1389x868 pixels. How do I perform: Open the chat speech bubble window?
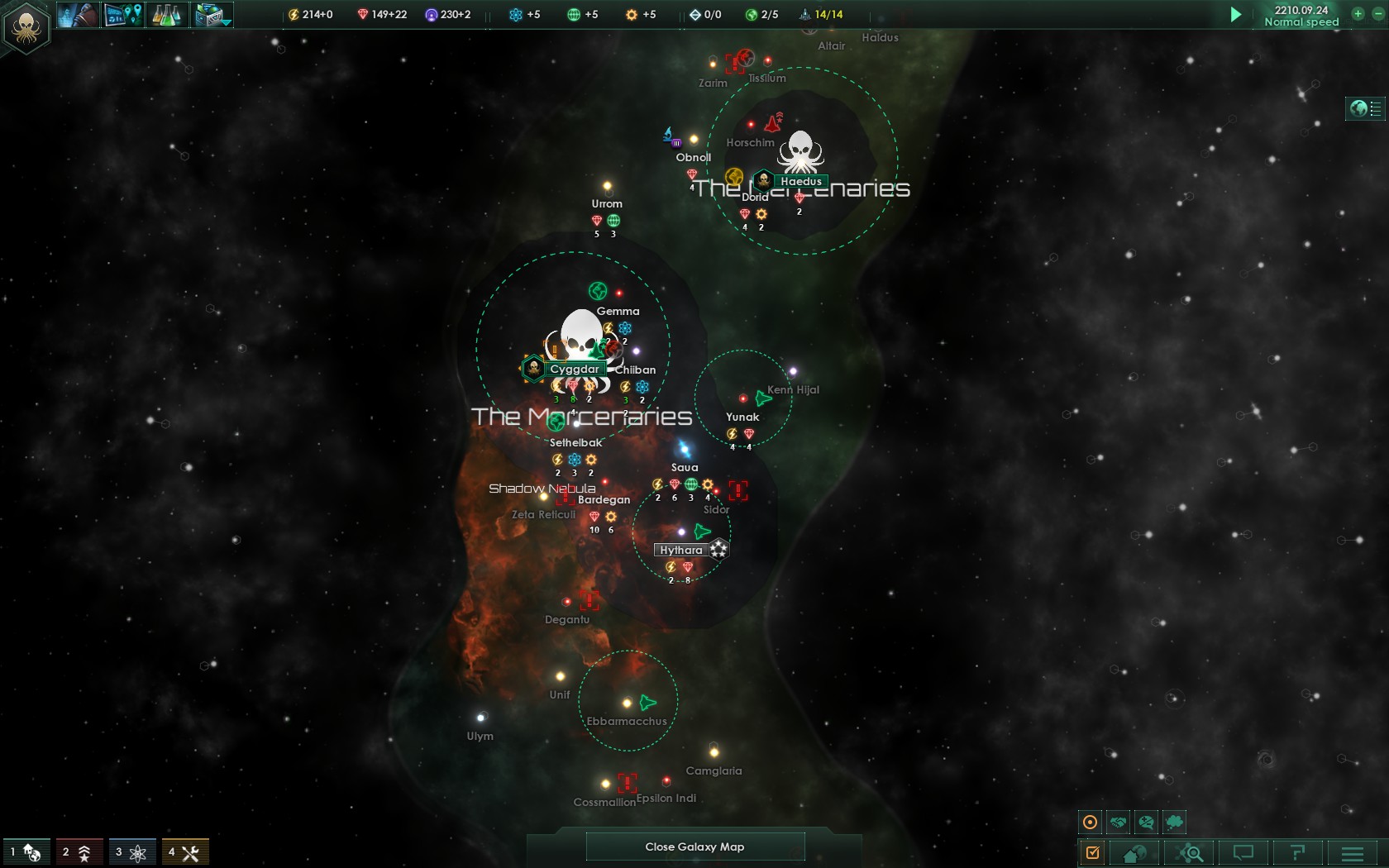point(1243,852)
